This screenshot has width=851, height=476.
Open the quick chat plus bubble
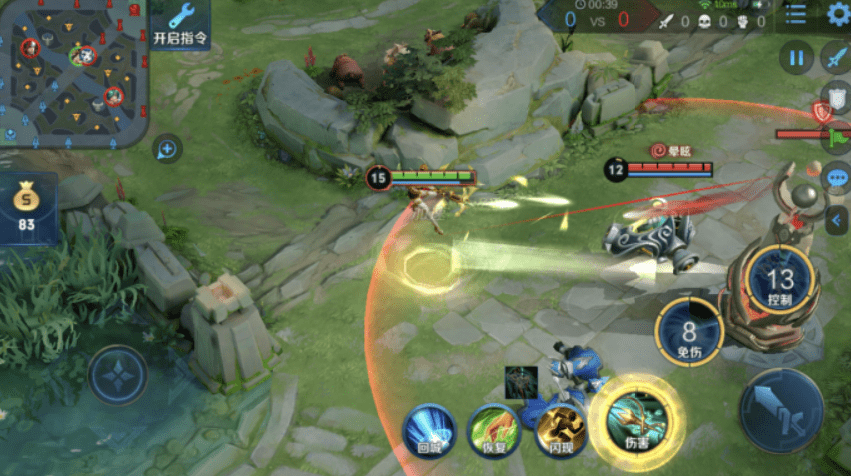tap(166, 150)
